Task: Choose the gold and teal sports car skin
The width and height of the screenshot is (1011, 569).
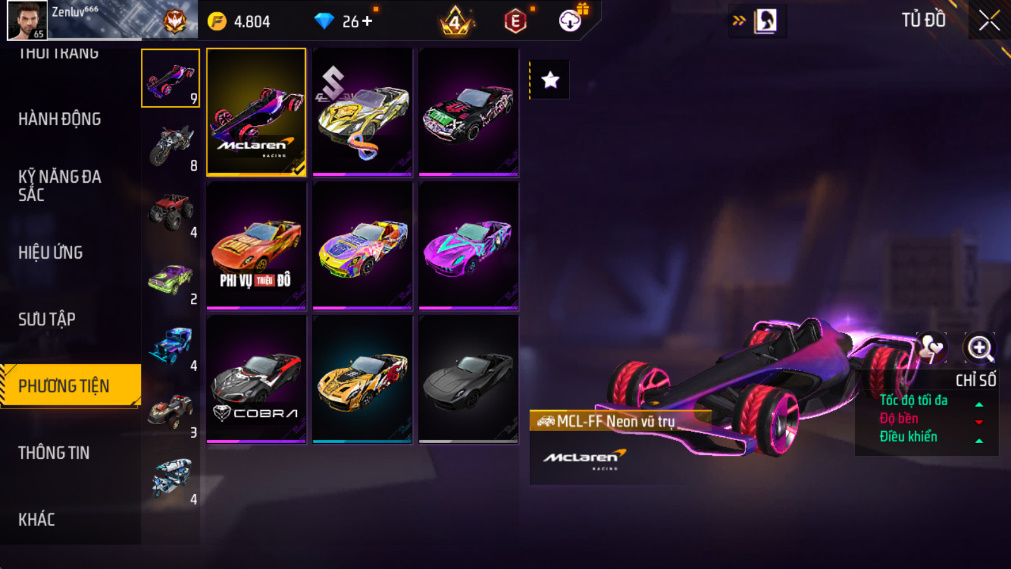Action: [x=362, y=378]
